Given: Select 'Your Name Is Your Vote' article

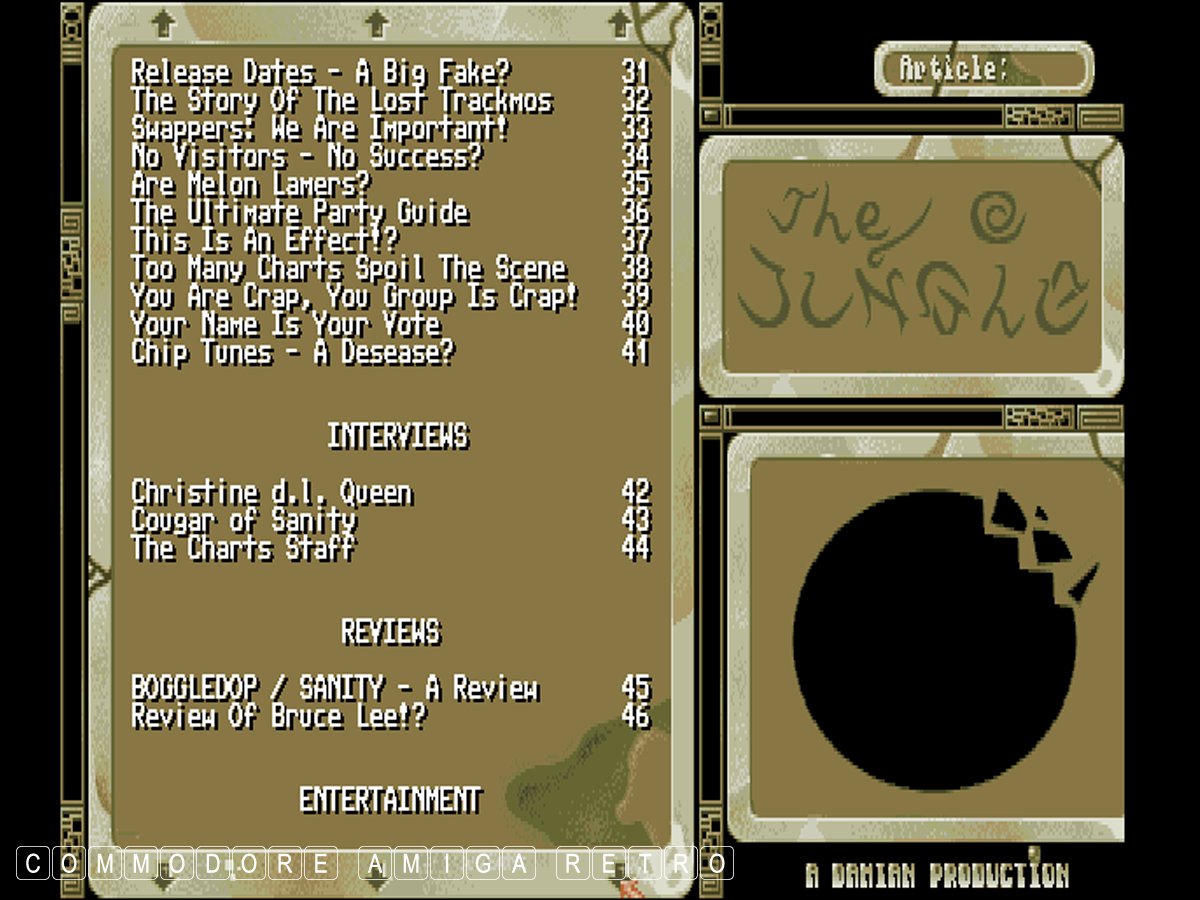Looking at the screenshot, I should [285, 324].
